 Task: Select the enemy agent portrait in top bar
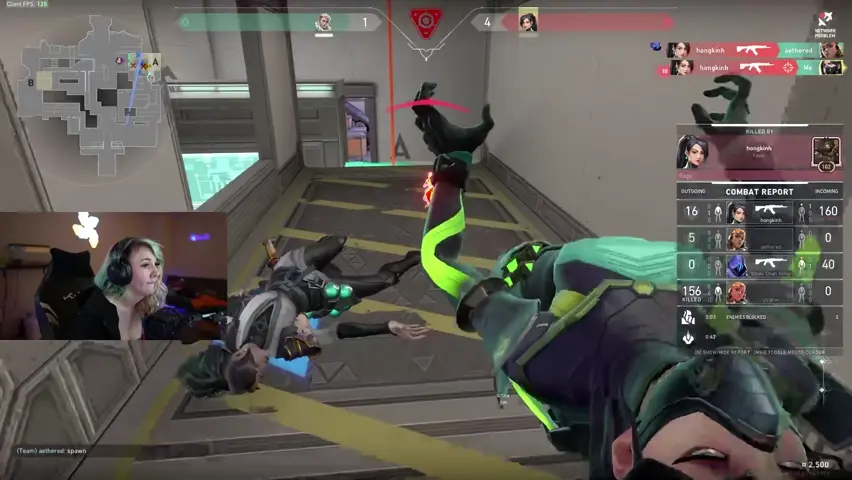pos(528,21)
